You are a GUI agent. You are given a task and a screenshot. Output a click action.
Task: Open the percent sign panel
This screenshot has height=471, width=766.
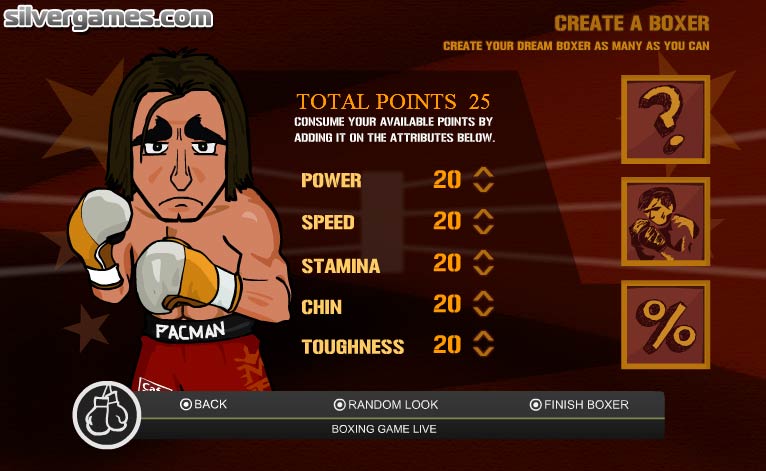click(665, 325)
